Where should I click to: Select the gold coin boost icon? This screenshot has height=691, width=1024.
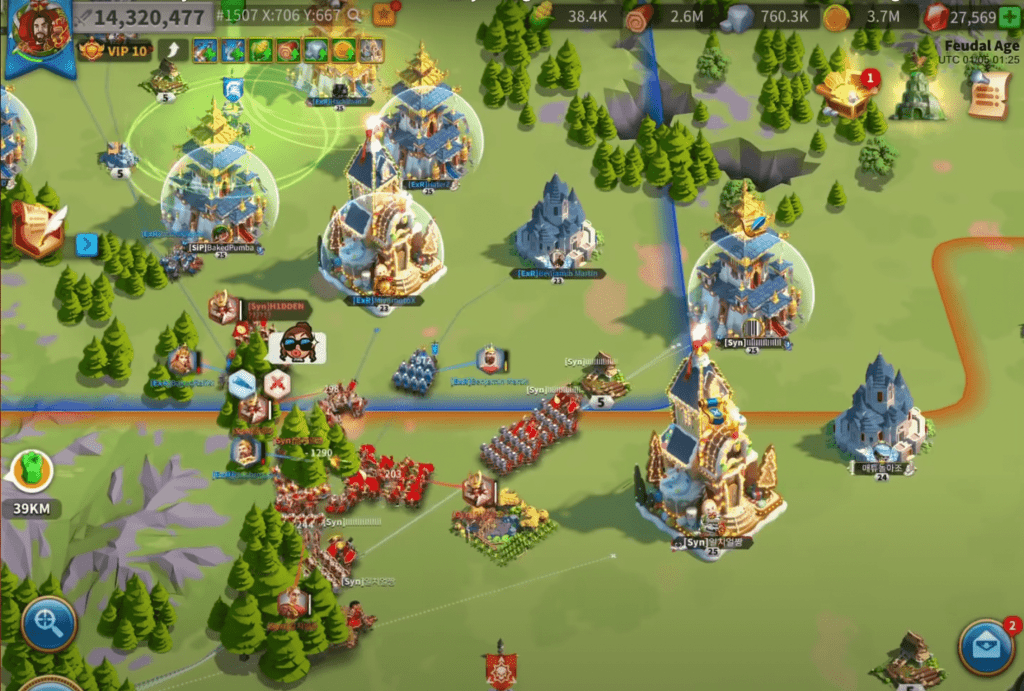coord(343,50)
